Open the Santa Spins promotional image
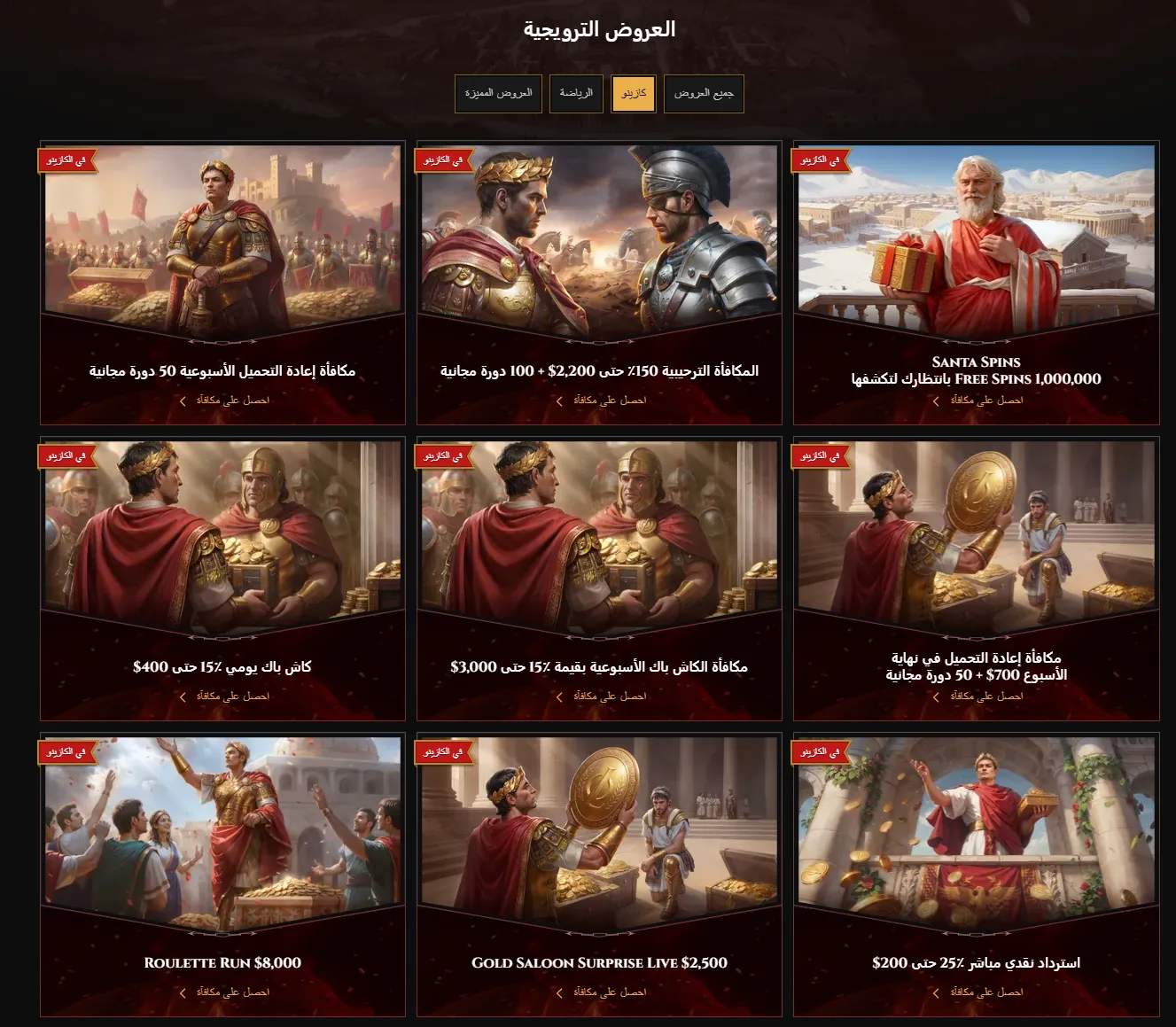Viewport: 1176px width, 1027px height. [976, 239]
